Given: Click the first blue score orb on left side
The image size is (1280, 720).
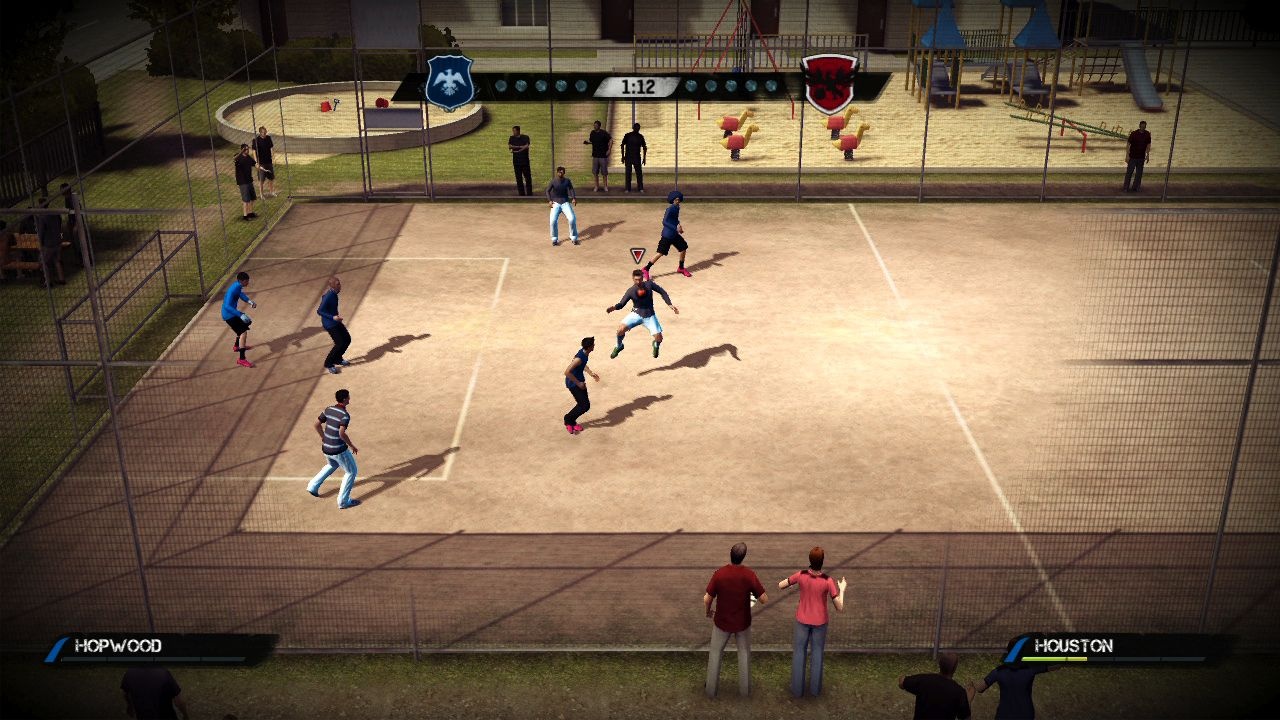Looking at the screenshot, I should [501, 85].
